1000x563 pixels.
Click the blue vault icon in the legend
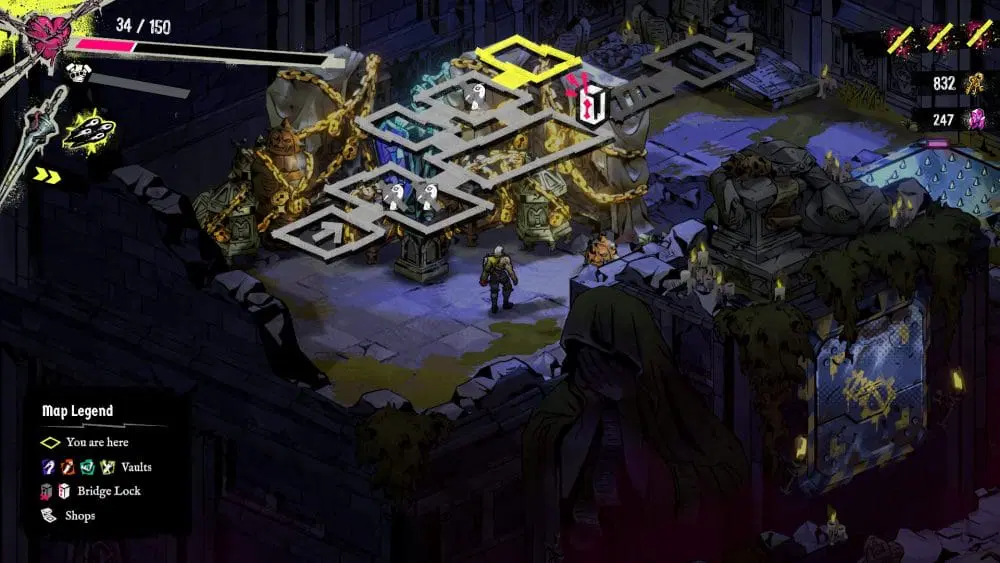pos(48,467)
